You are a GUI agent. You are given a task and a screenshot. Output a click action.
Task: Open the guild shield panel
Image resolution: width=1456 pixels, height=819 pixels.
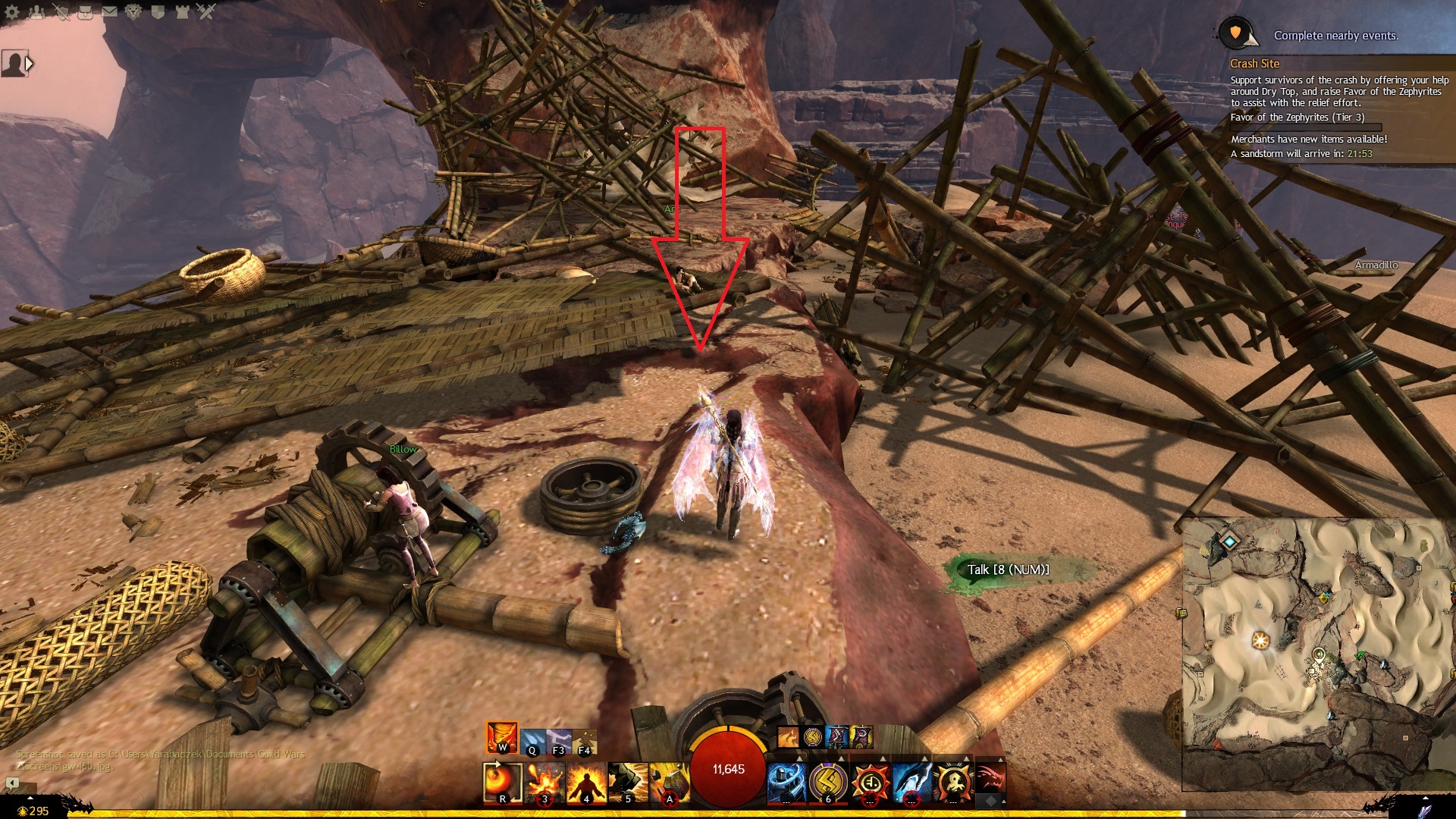tap(158, 12)
